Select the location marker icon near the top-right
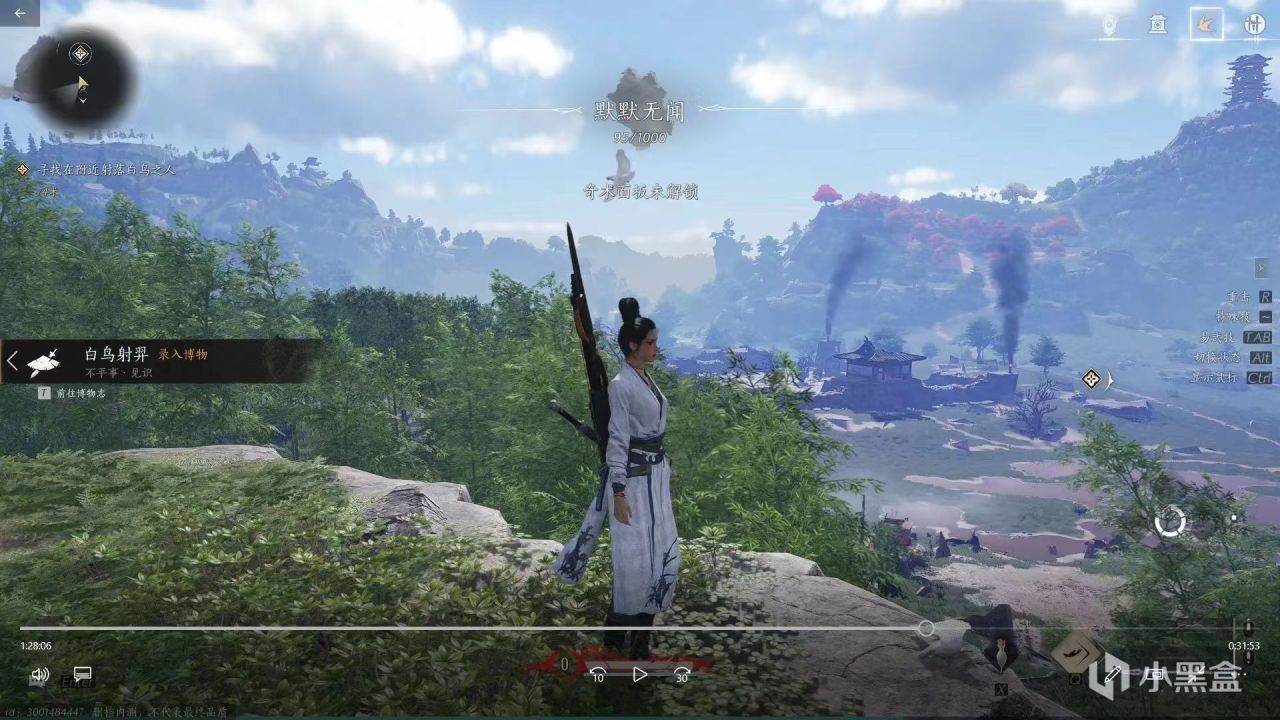Screen dimensions: 1280x720 [1110, 25]
